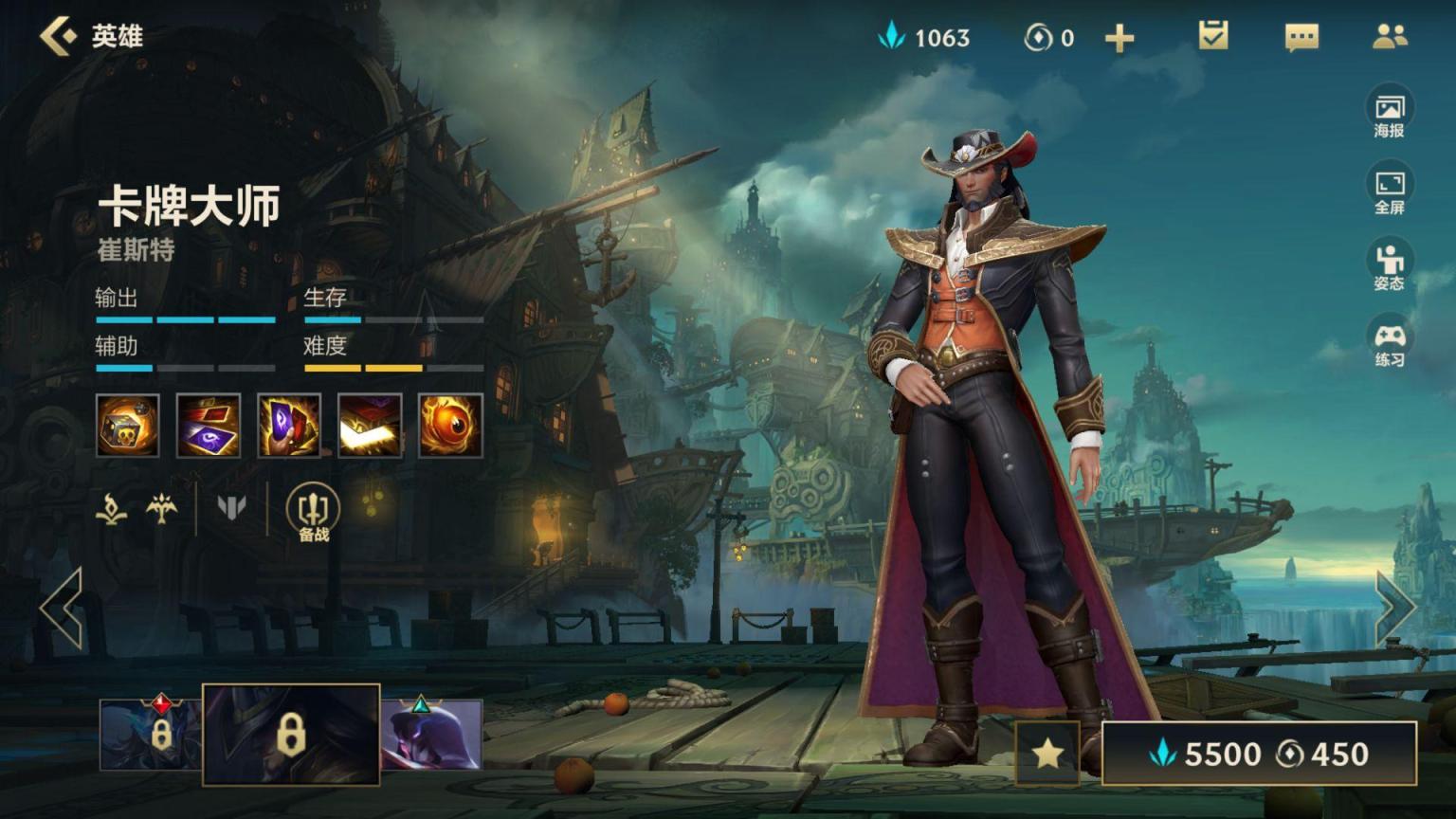
Task: Select the loaded dice passive ability icon
Action: point(128,426)
